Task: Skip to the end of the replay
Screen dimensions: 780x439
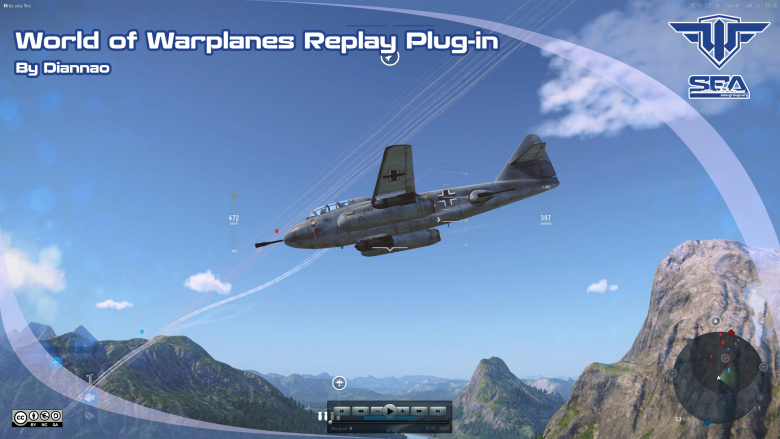Action: point(437,411)
